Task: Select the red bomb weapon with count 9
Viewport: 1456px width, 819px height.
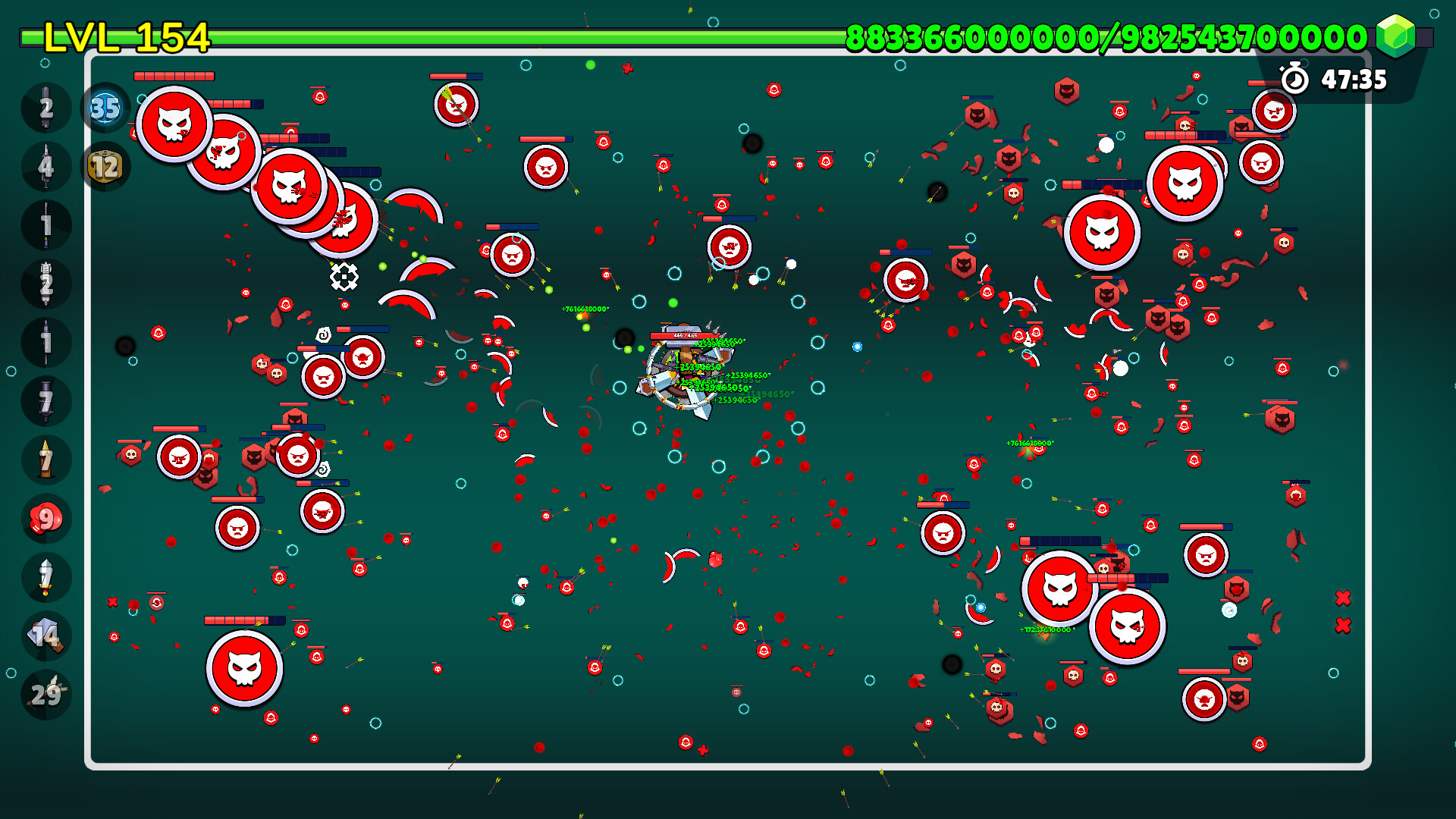Action: click(45, 517)
